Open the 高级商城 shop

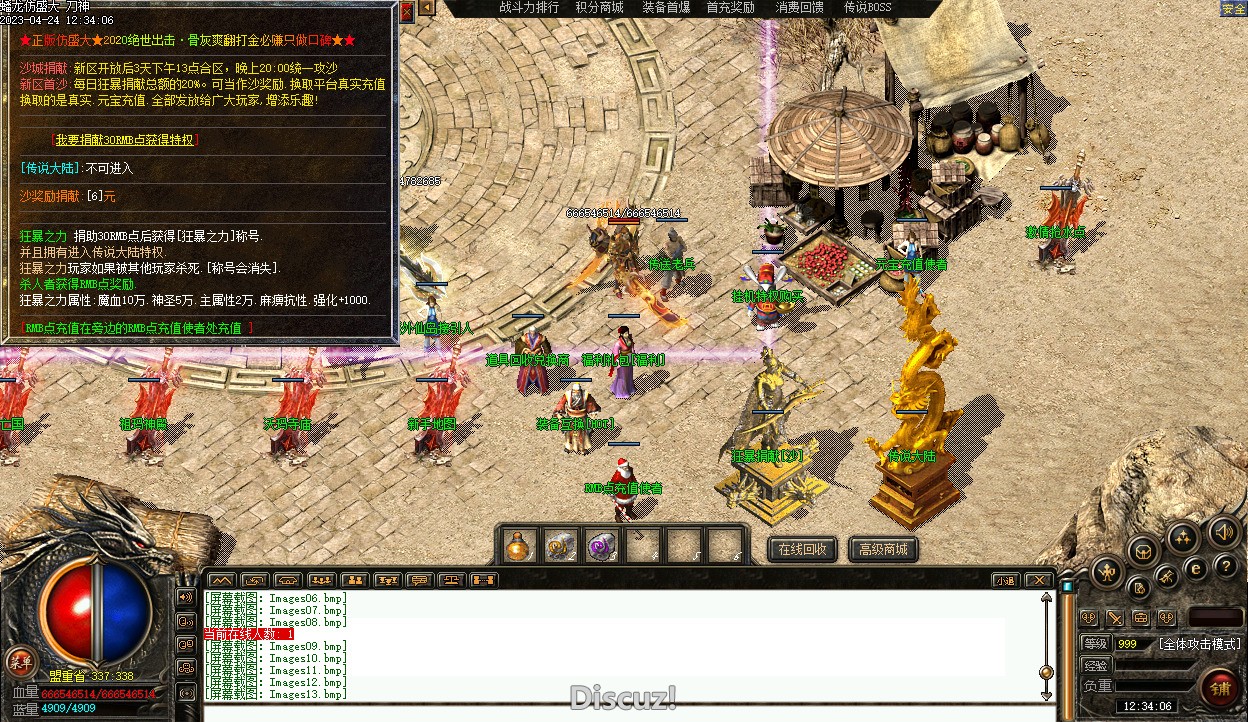pos(883,549)
